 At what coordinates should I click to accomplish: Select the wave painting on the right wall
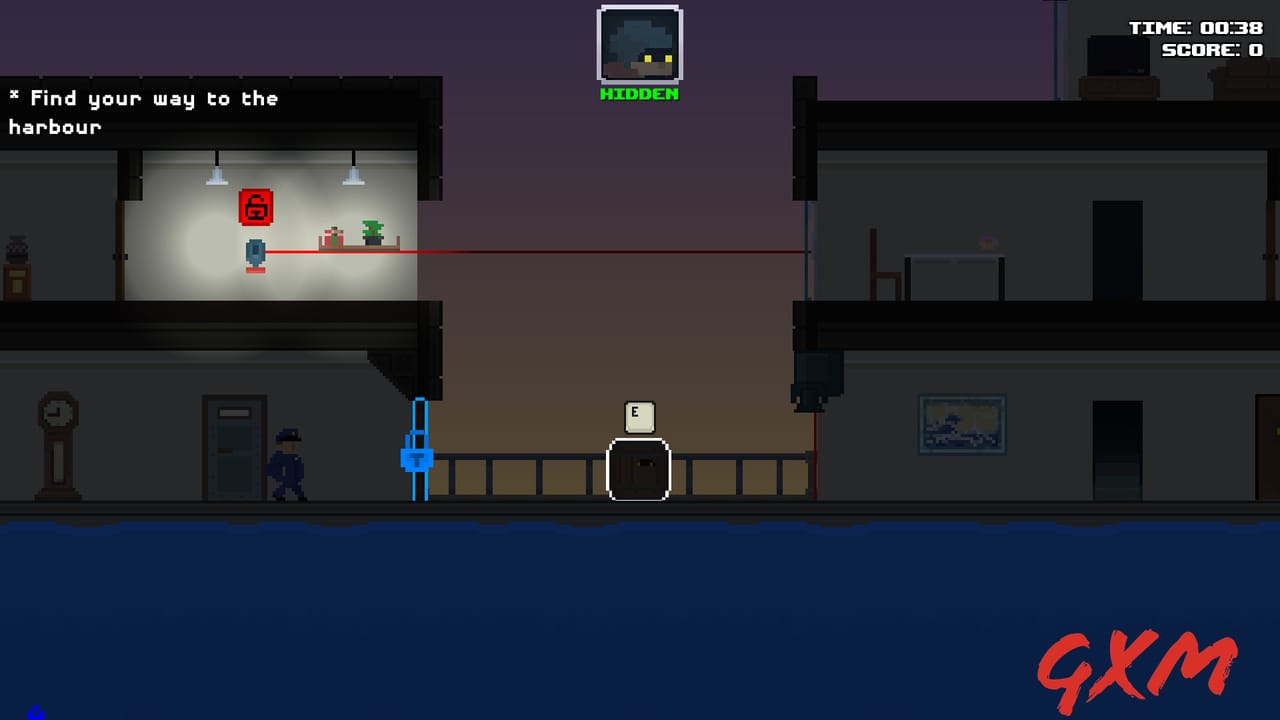961,423
